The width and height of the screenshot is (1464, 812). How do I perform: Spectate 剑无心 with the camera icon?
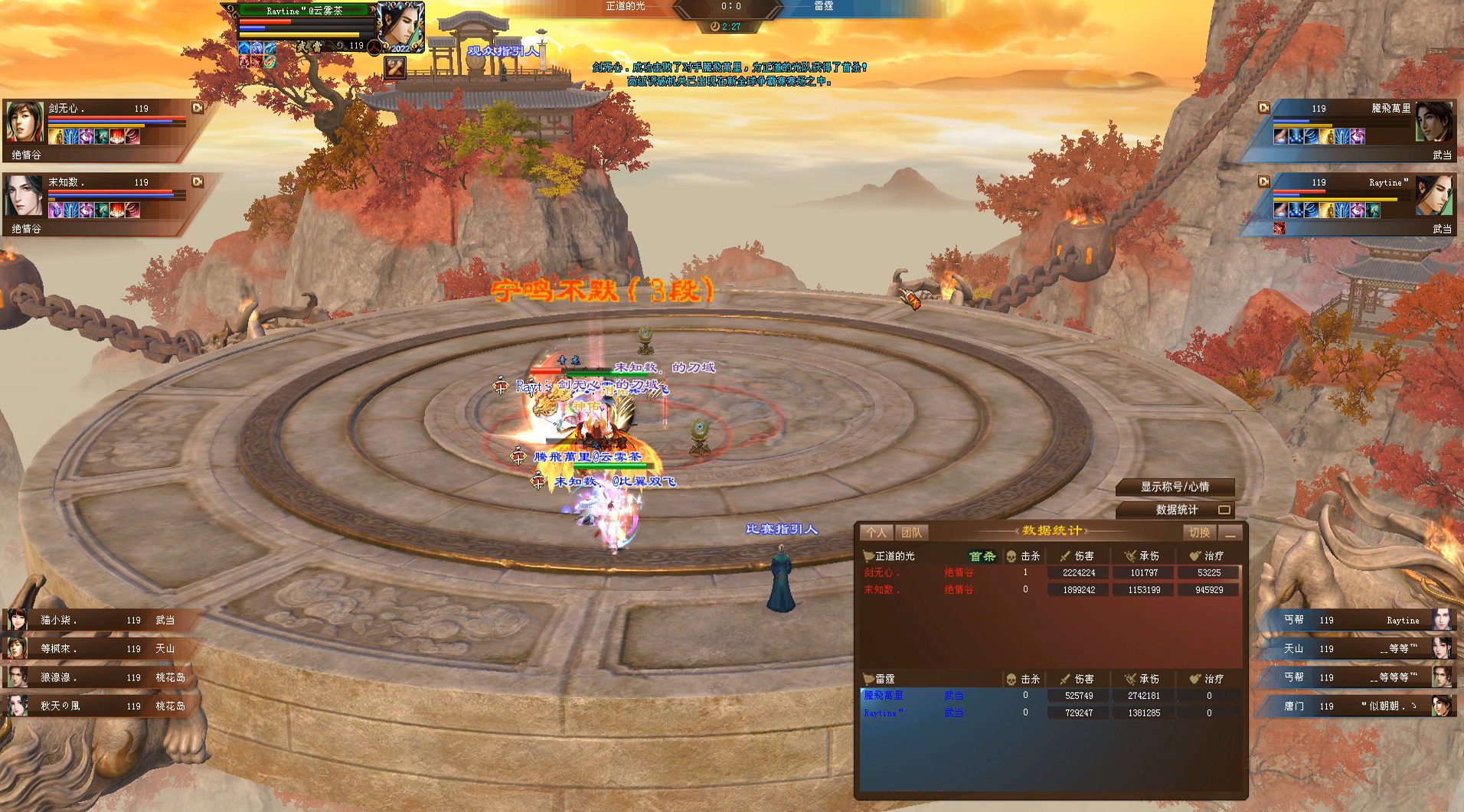[197, 108]
